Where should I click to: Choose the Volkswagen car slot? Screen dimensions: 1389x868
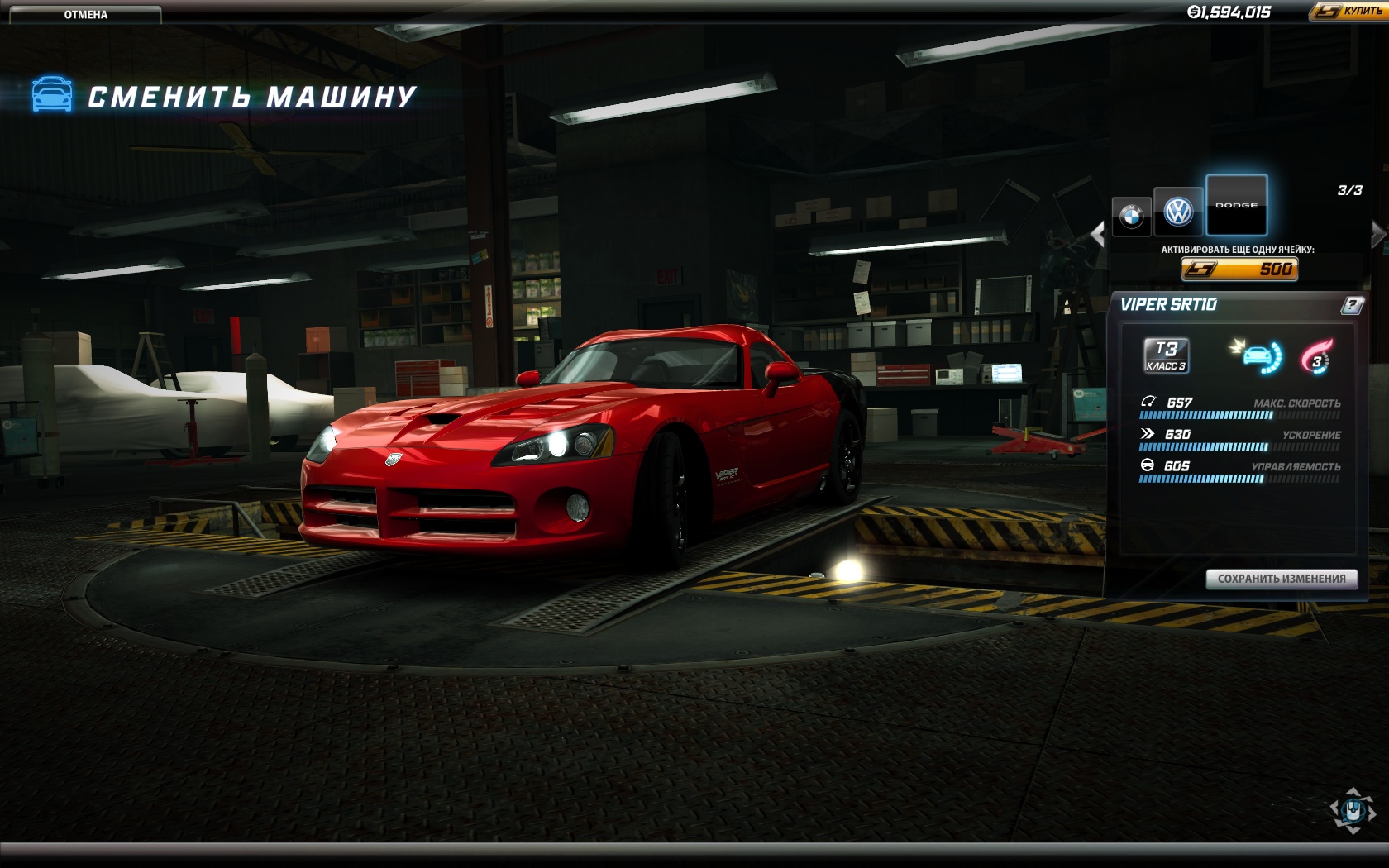1178,212
